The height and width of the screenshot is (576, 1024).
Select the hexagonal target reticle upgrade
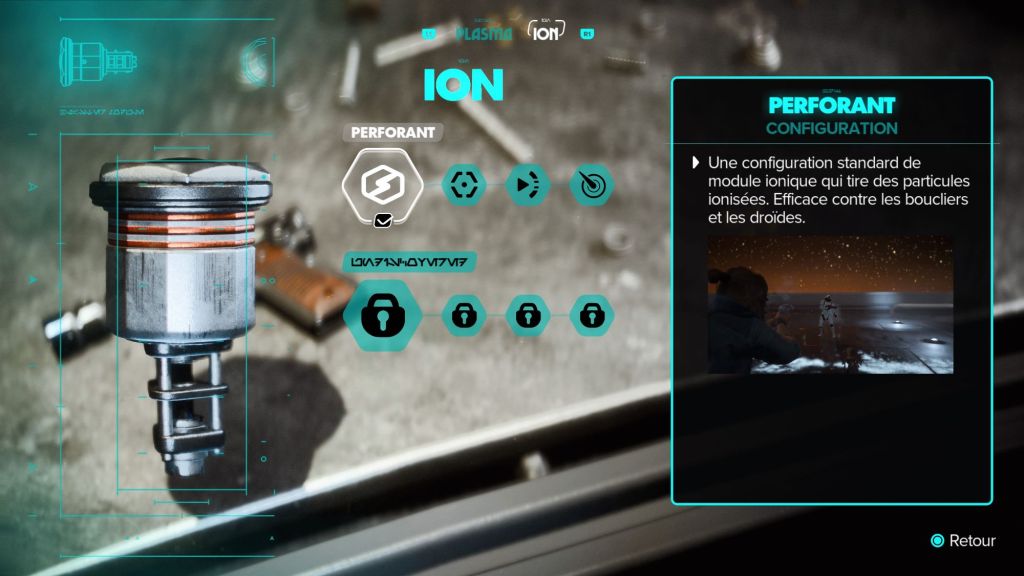point(464,184)
